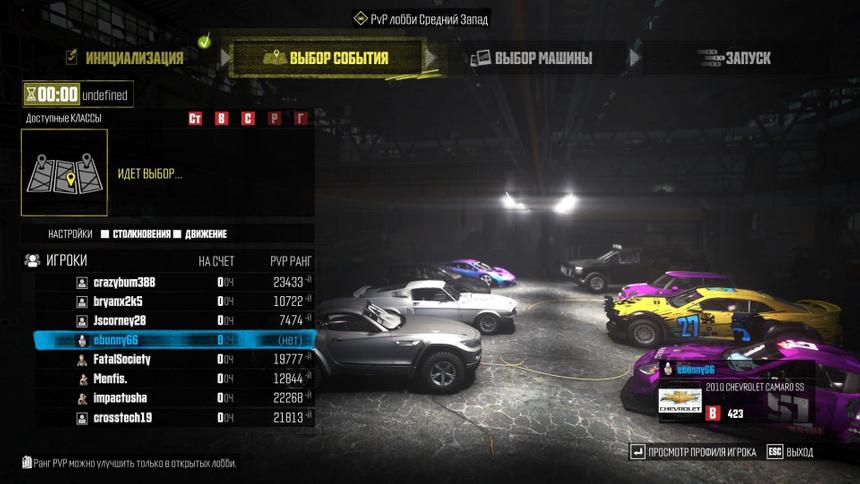
Task: Select player crazybum388 in the list
Action: pos(124,282)
